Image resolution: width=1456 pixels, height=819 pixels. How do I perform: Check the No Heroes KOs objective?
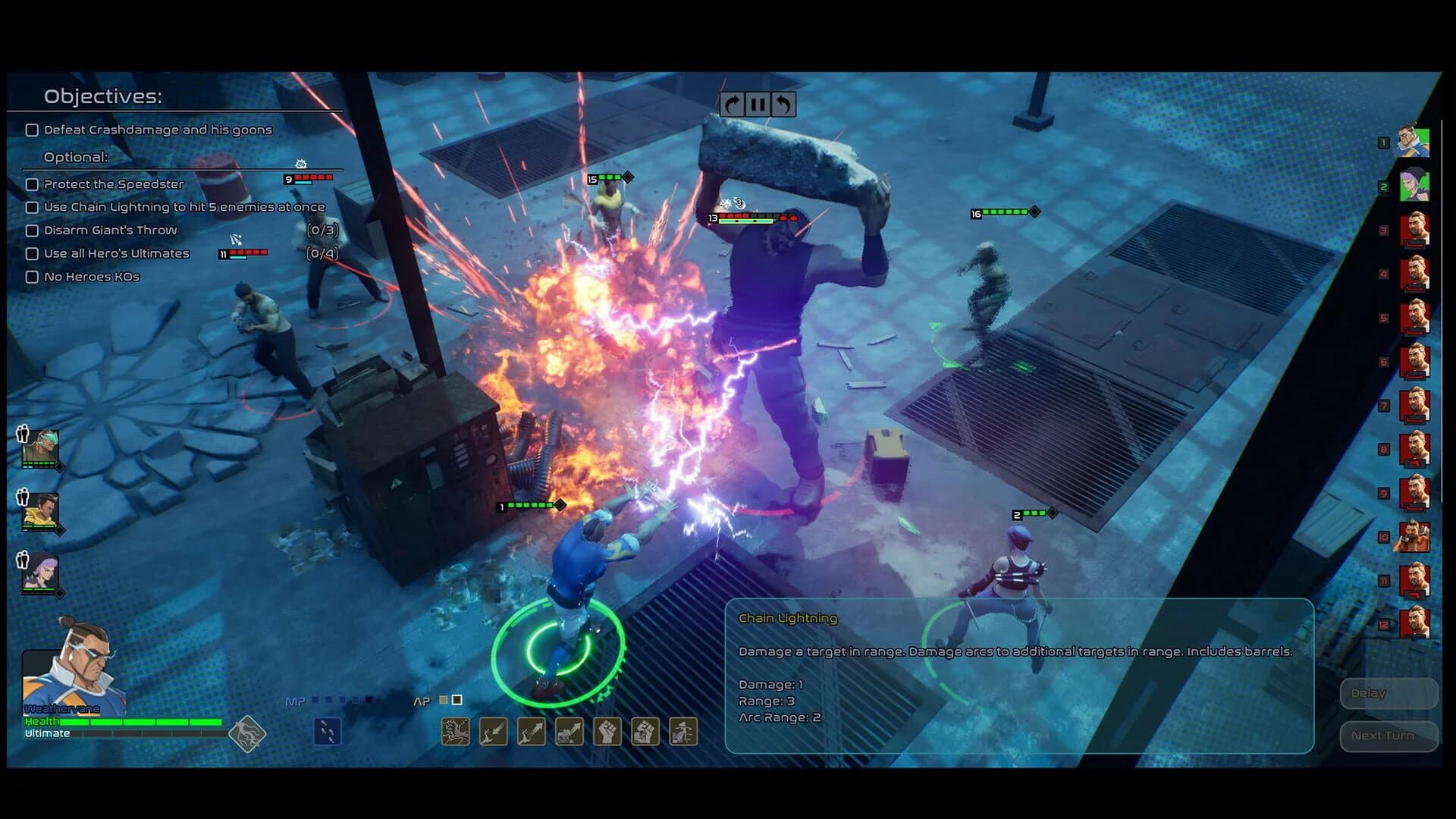[31, 277]
